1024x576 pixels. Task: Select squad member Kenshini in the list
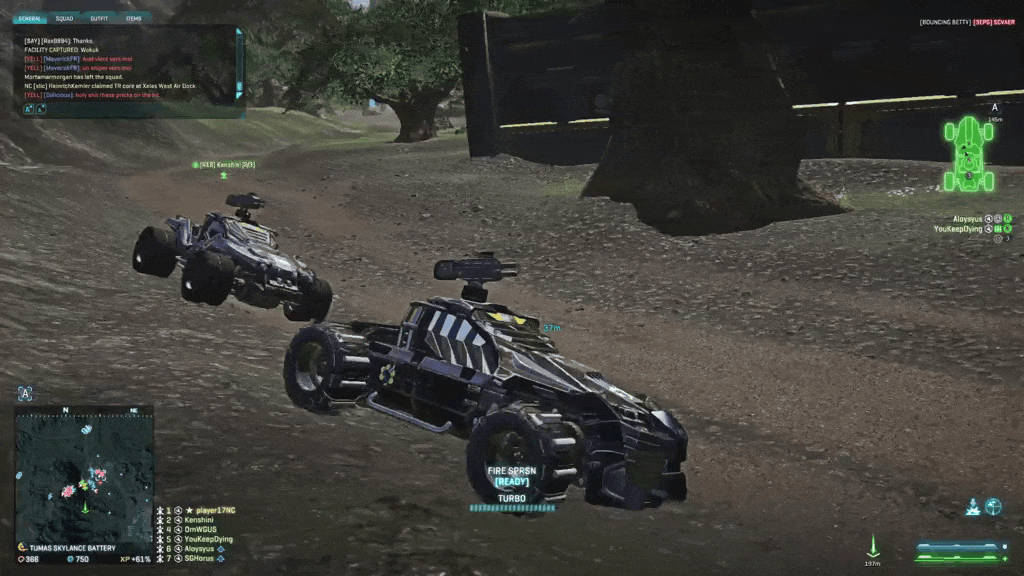click(x=200, y=520)
